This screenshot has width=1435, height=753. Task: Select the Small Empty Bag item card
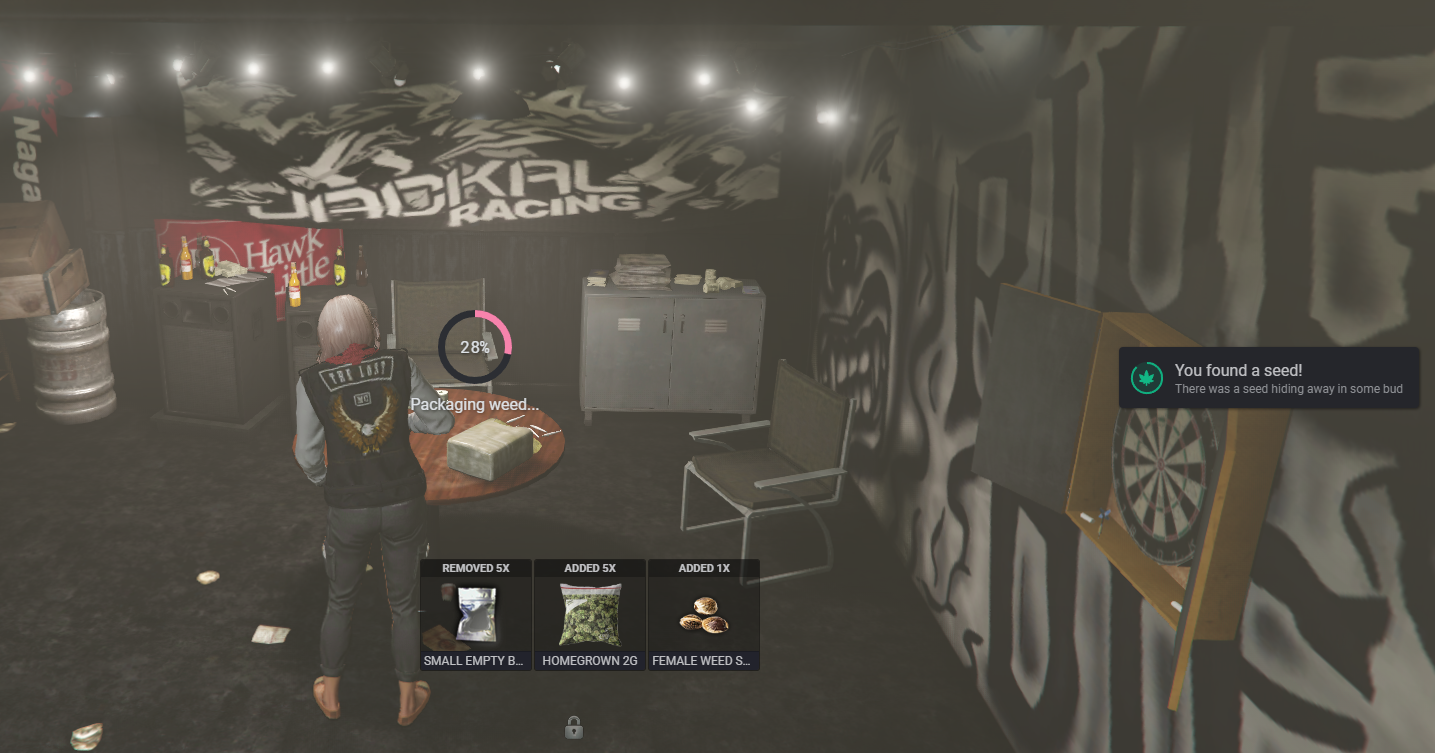pos(476,615)
